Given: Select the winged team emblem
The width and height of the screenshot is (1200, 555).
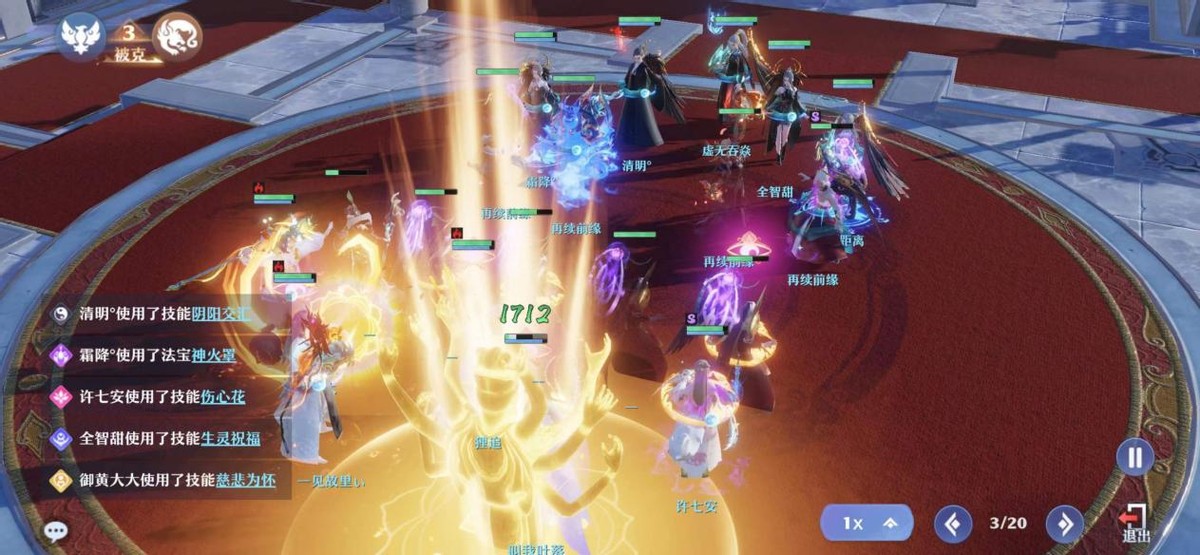Looking at the screenshot, I should pos(82,38).
